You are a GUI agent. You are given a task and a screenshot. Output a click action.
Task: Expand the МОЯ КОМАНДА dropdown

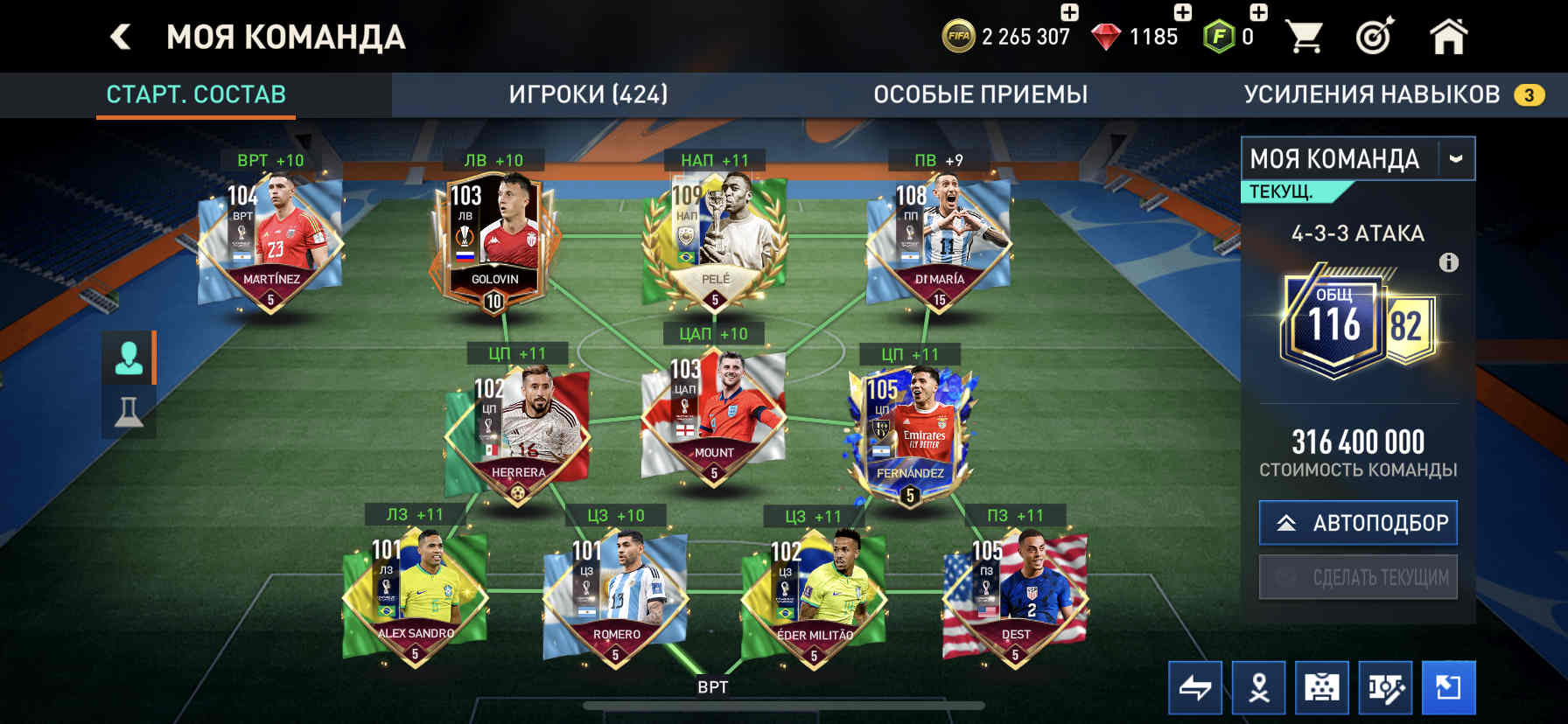(x=1455, y=159)
